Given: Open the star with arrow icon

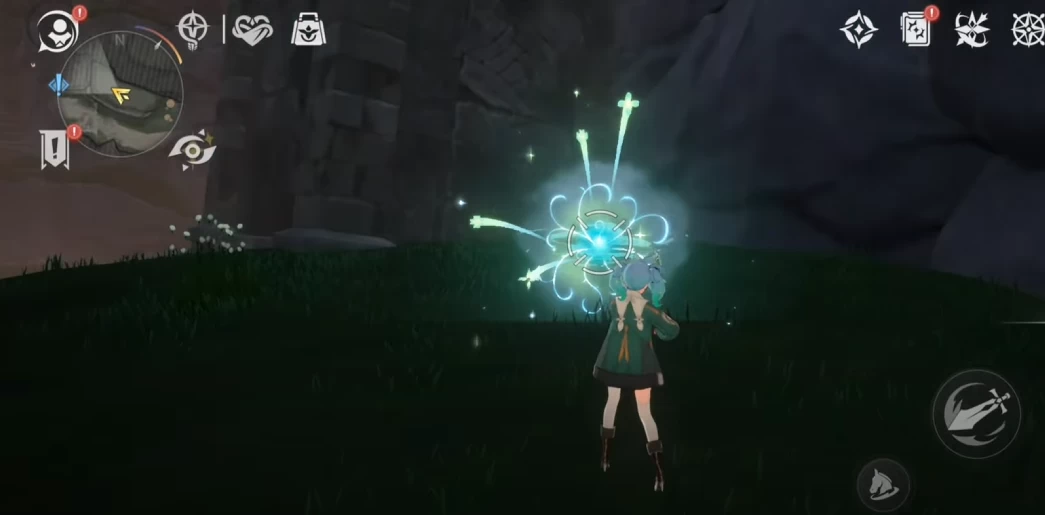Looking at the screenshot, I should click(x=971, y=30).
